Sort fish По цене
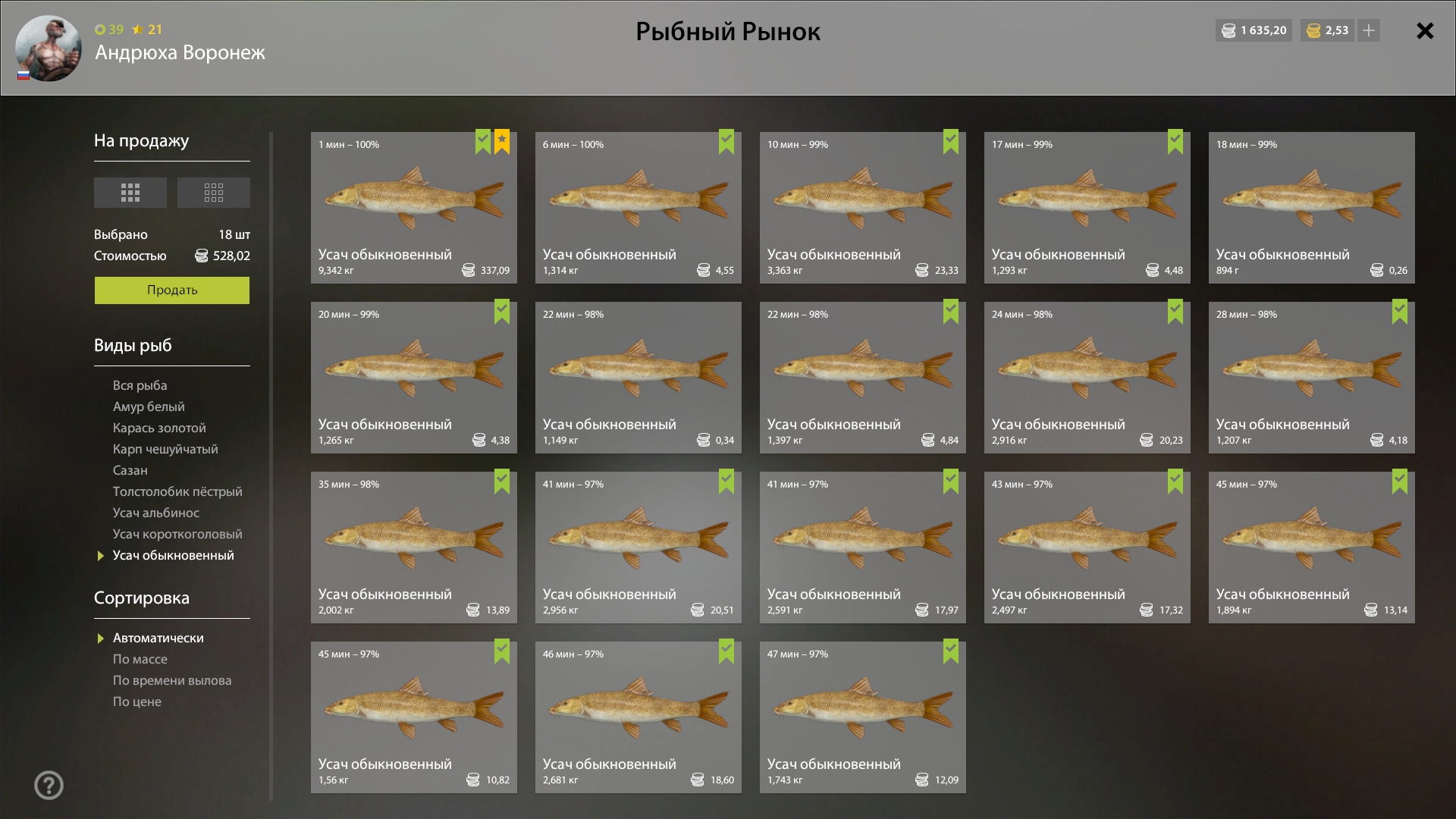The image size is (1456, 819). click(x=137, y=701)
